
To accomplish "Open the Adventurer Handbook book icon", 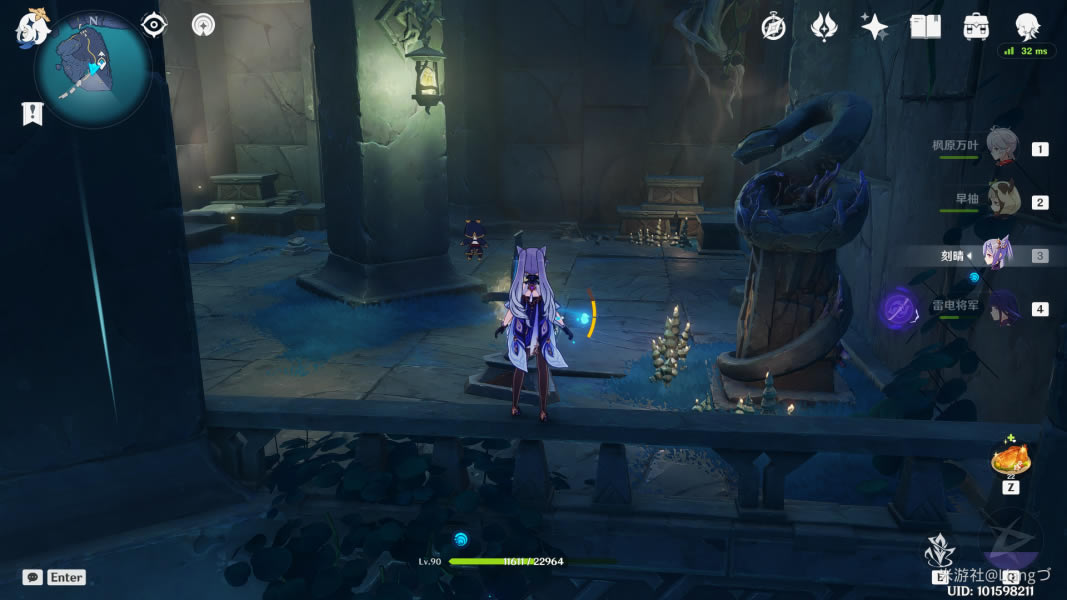I will click(925, 27).
